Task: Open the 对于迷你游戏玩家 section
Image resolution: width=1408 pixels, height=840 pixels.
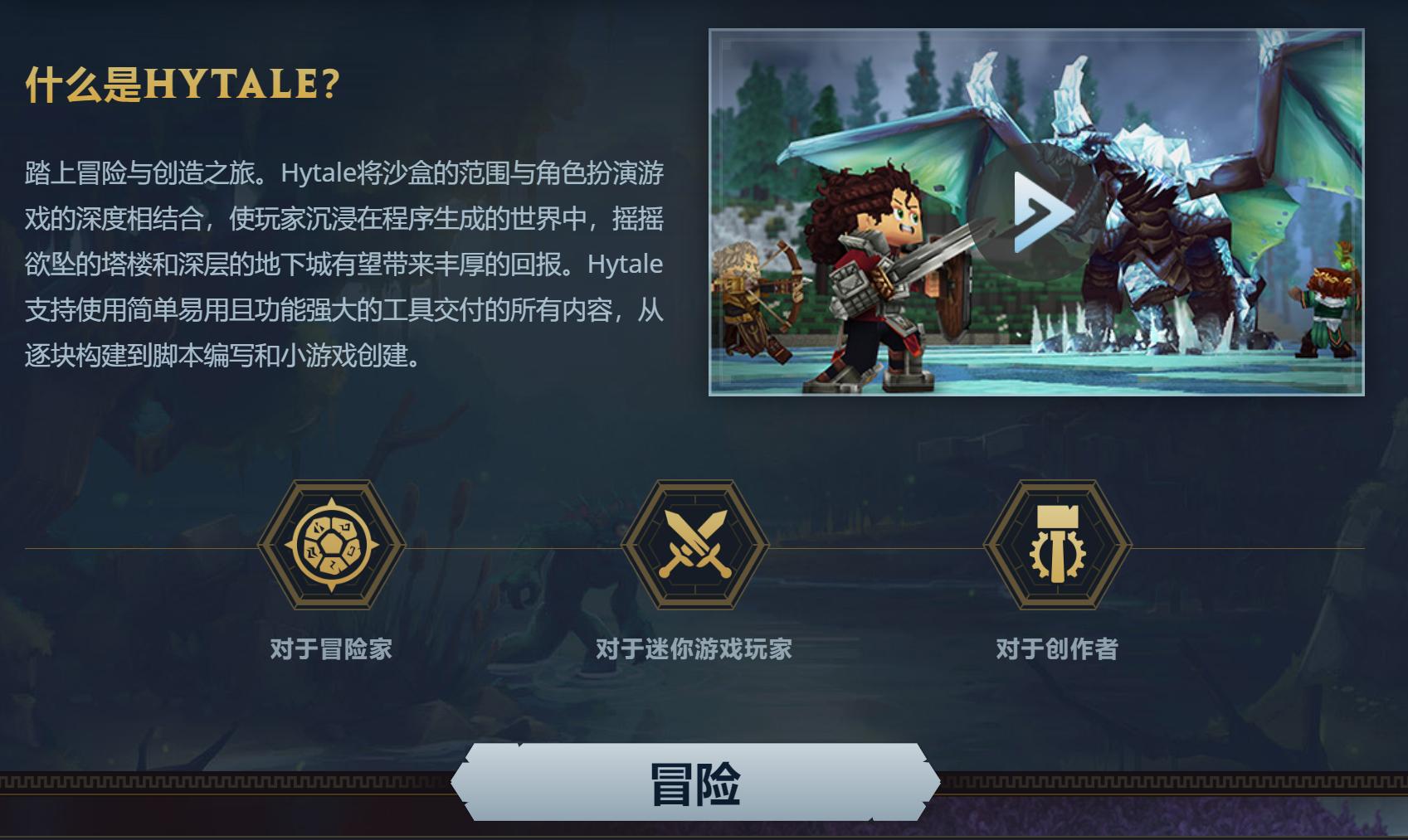Action: click(x=694, y=651)
